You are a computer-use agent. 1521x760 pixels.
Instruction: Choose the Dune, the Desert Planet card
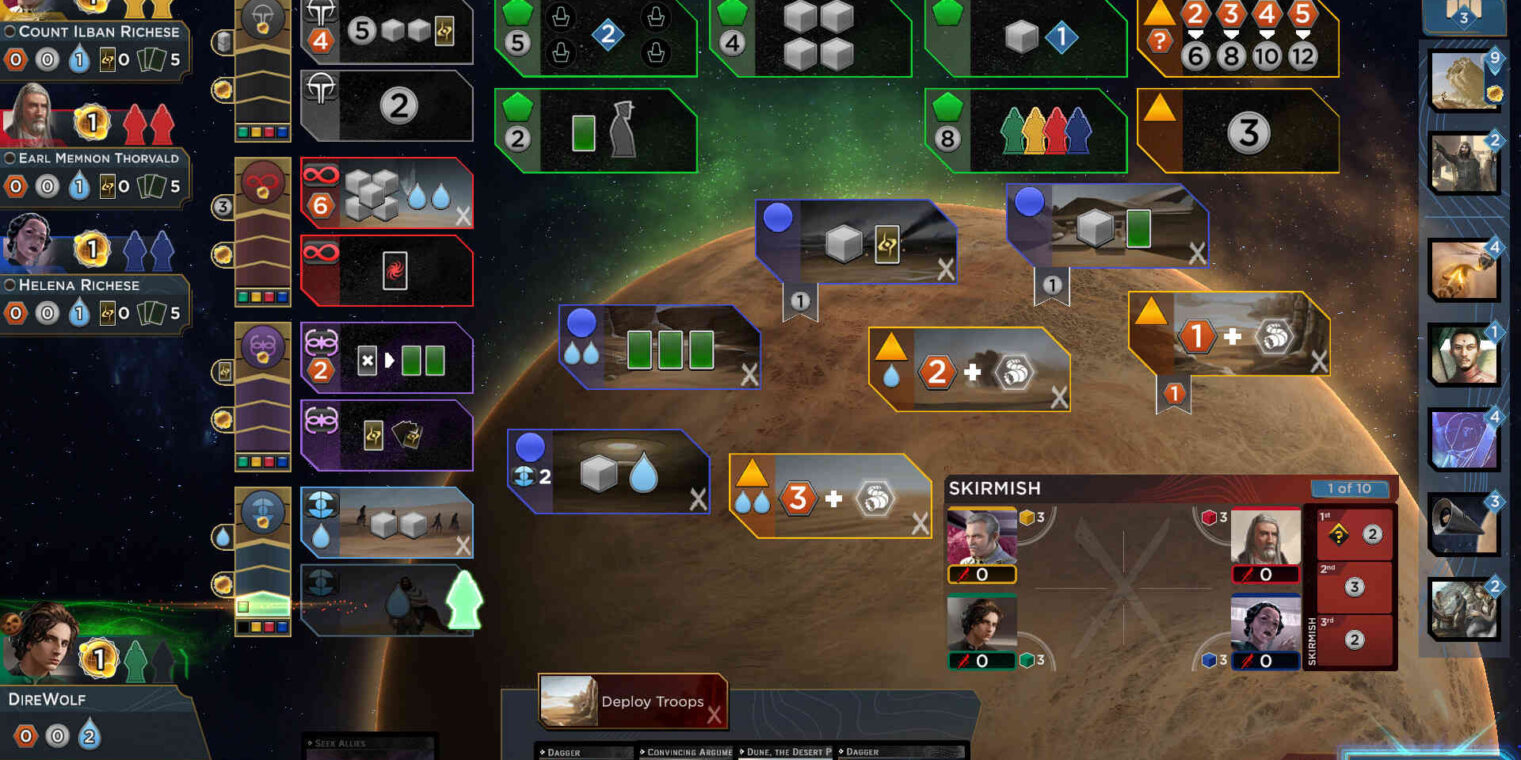[x=785, y=752]
